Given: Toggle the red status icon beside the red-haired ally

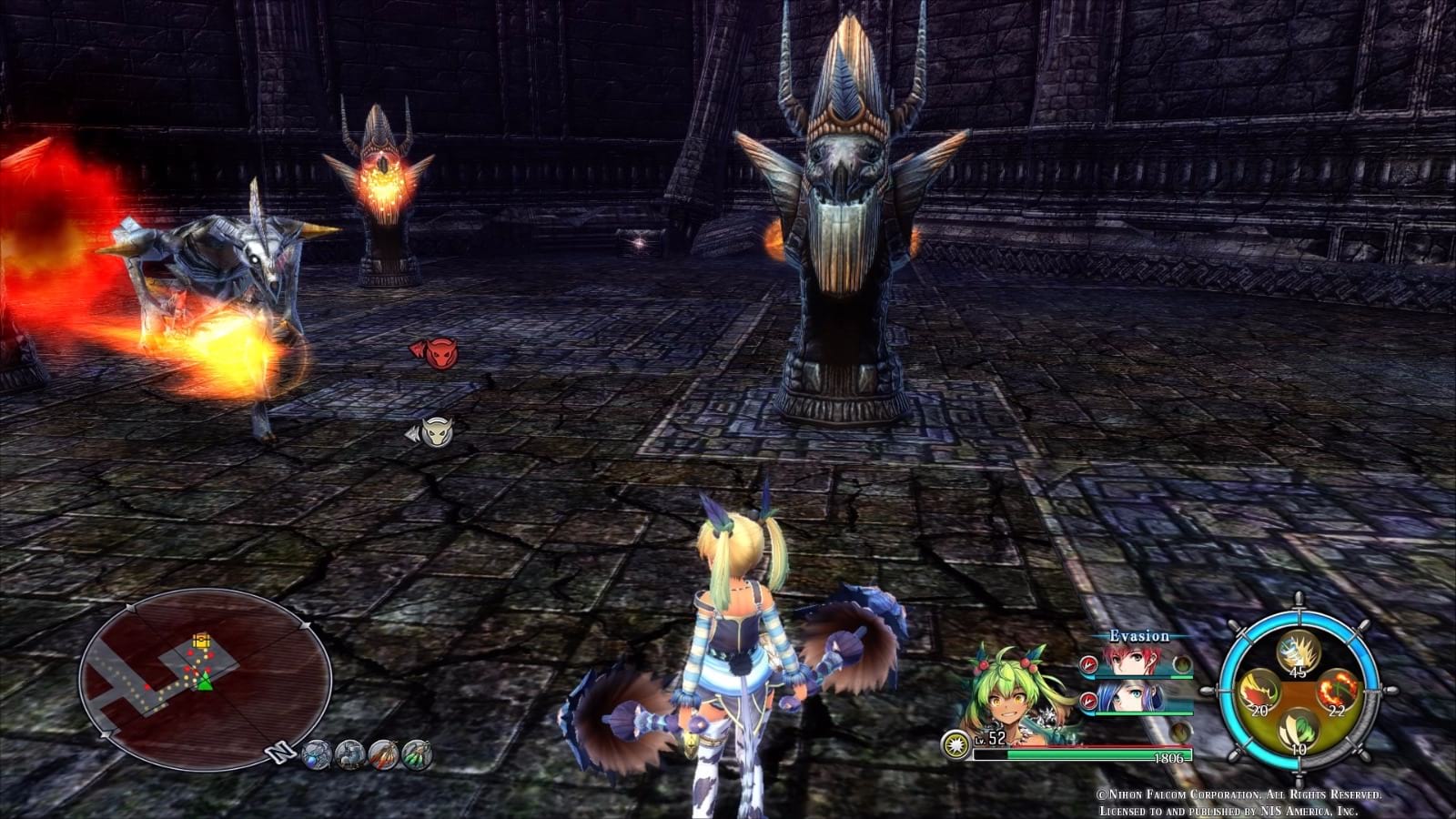Looking at the screenshot, I should pyautogui.click(x=1088, y=665).
